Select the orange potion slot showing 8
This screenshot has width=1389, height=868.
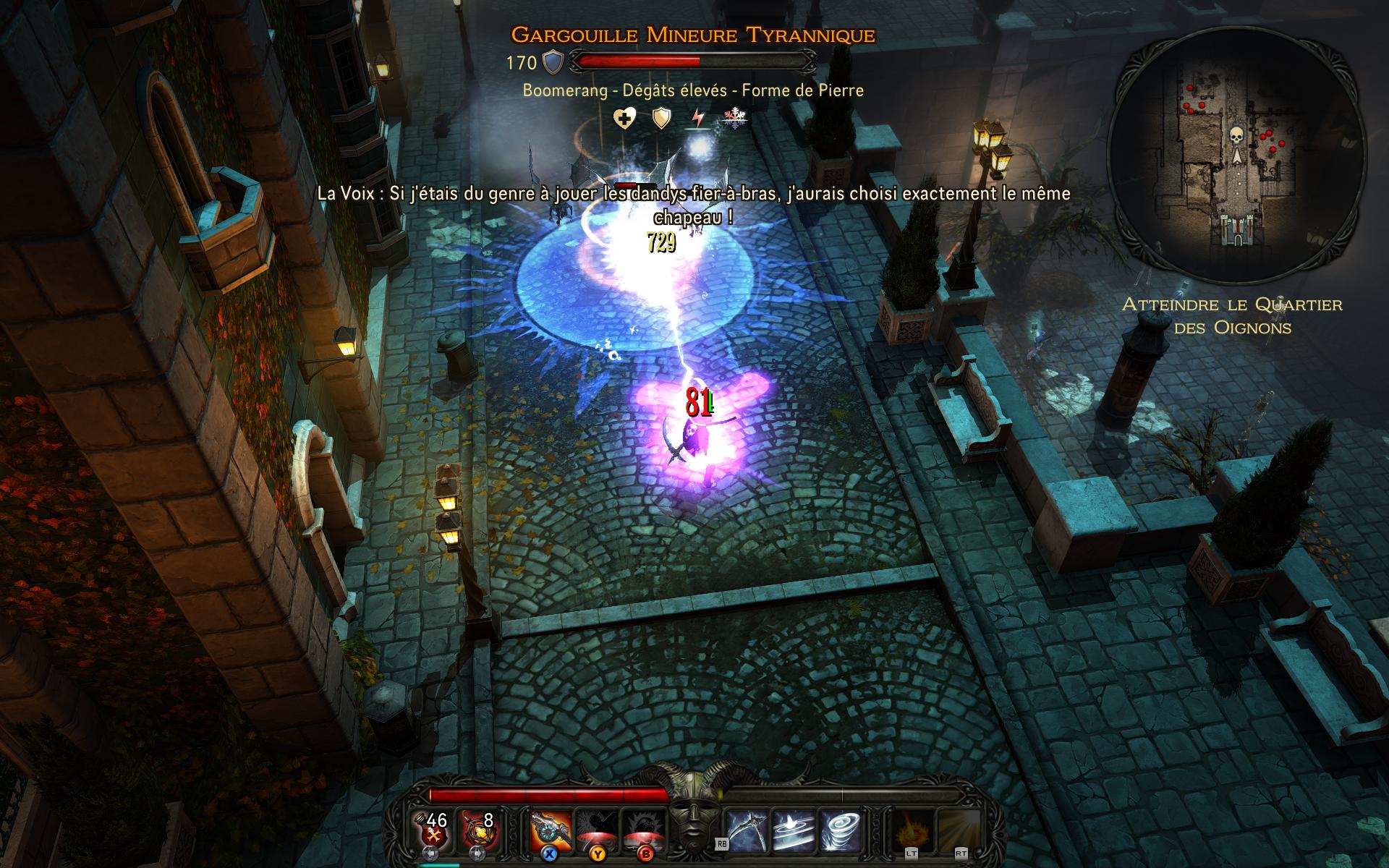point(477,830)
